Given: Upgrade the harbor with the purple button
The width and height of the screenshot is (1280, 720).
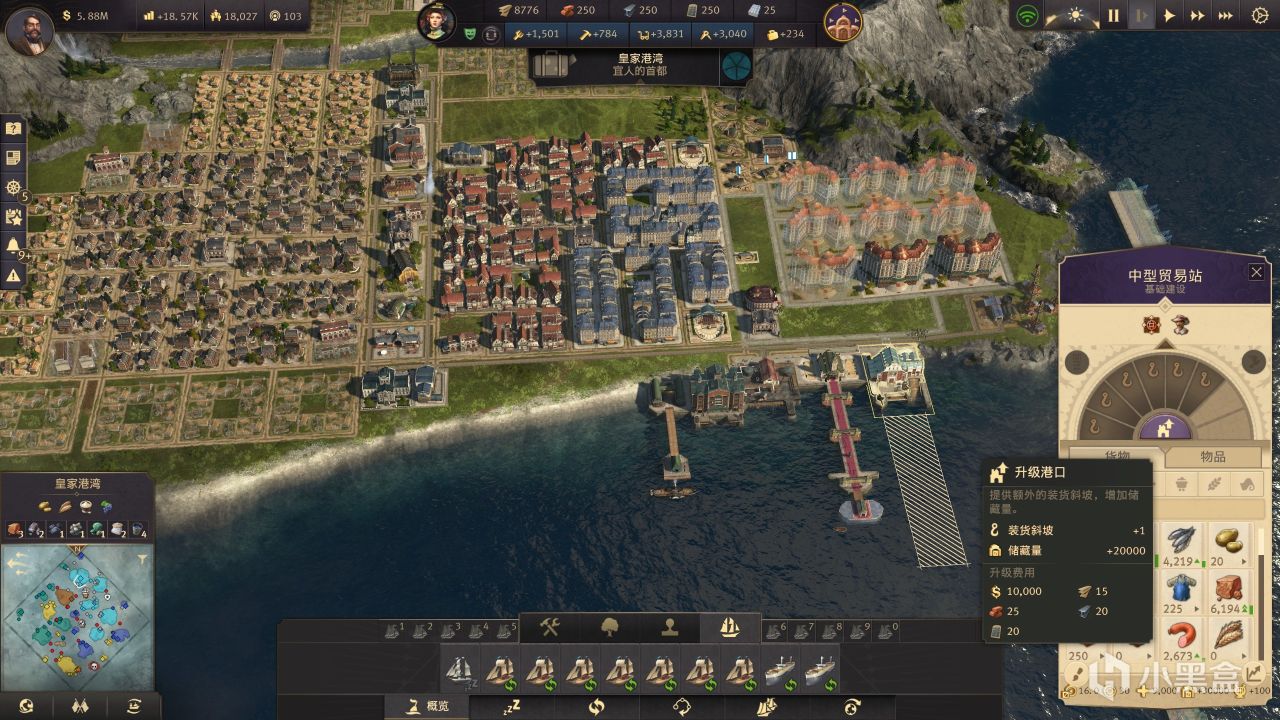Looking at the screenshot, I should (x=1163, y=428).
